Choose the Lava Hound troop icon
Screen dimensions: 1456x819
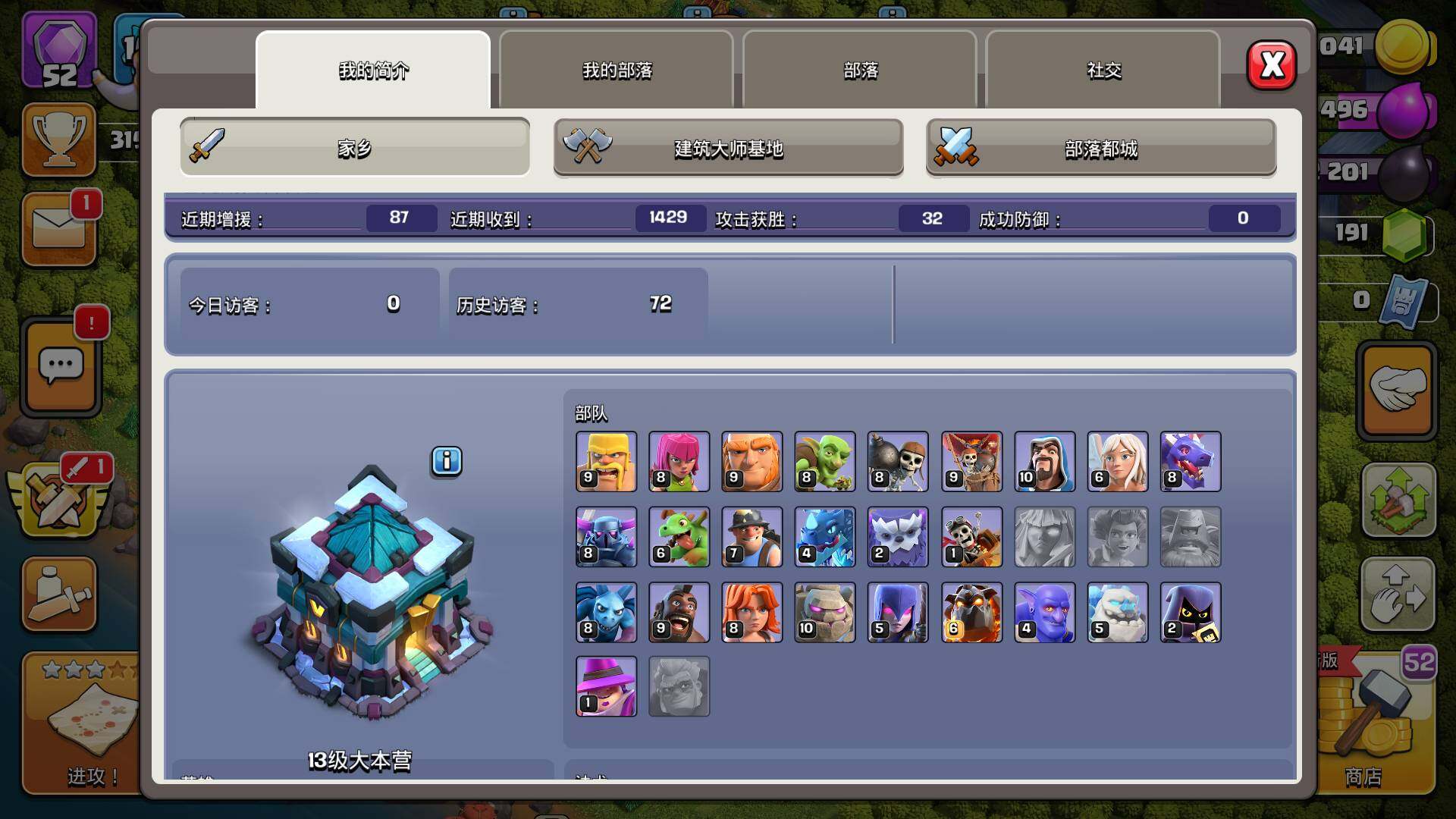(971, 612)
